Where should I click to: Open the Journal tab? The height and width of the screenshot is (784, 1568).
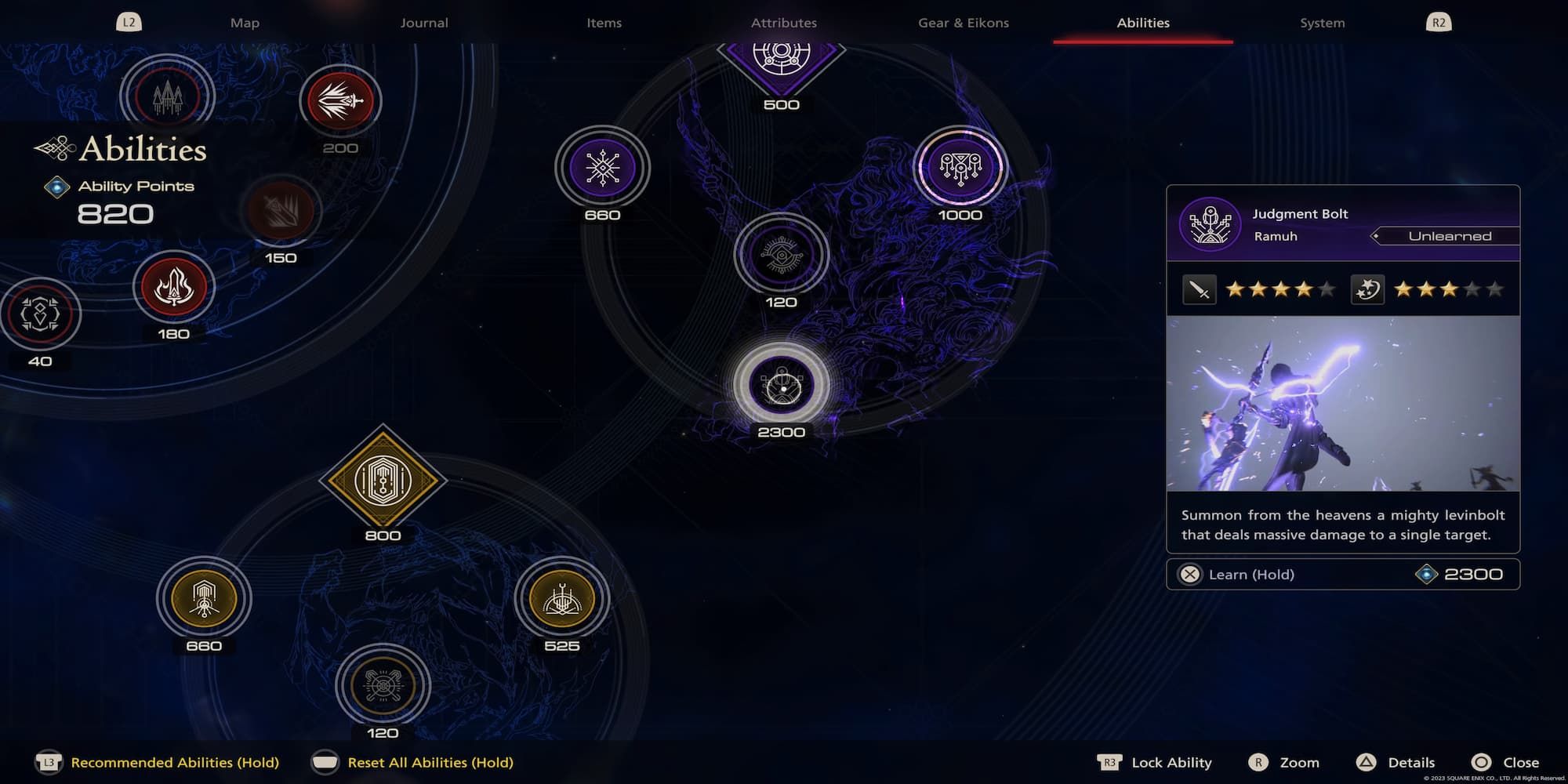coord(424,23)
